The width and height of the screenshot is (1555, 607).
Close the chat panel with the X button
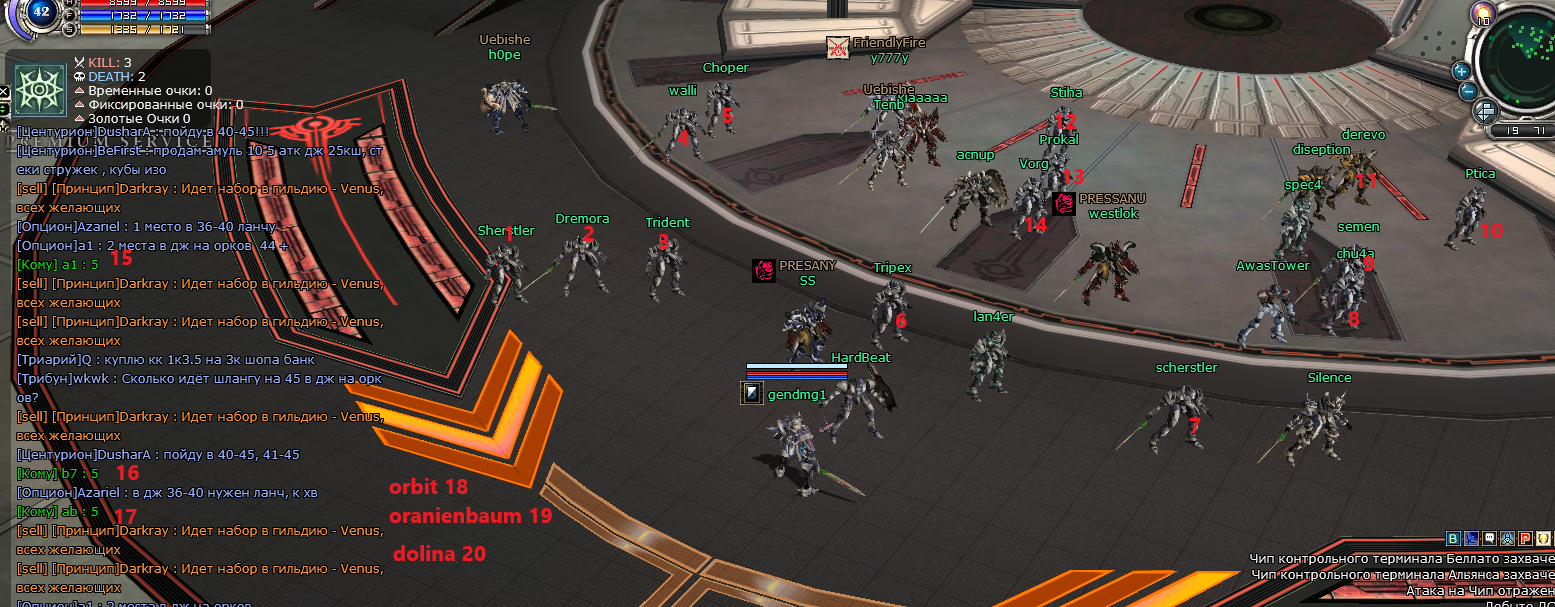tap(4, 92)
